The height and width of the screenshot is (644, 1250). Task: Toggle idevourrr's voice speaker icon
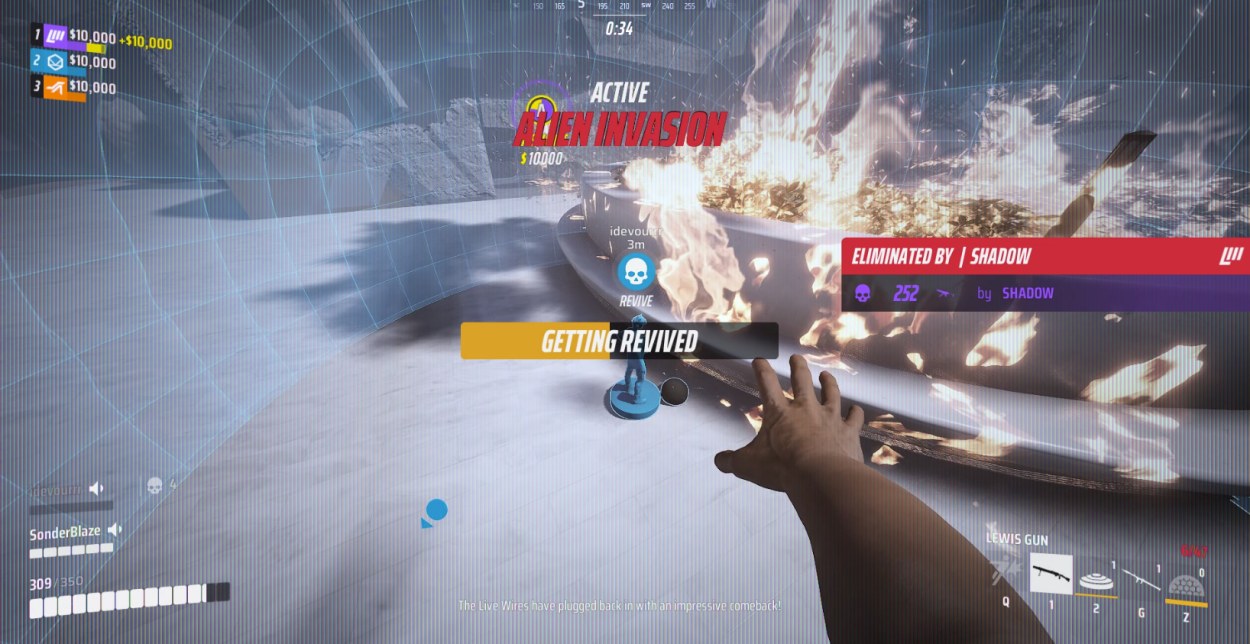[x=97, y=488]
